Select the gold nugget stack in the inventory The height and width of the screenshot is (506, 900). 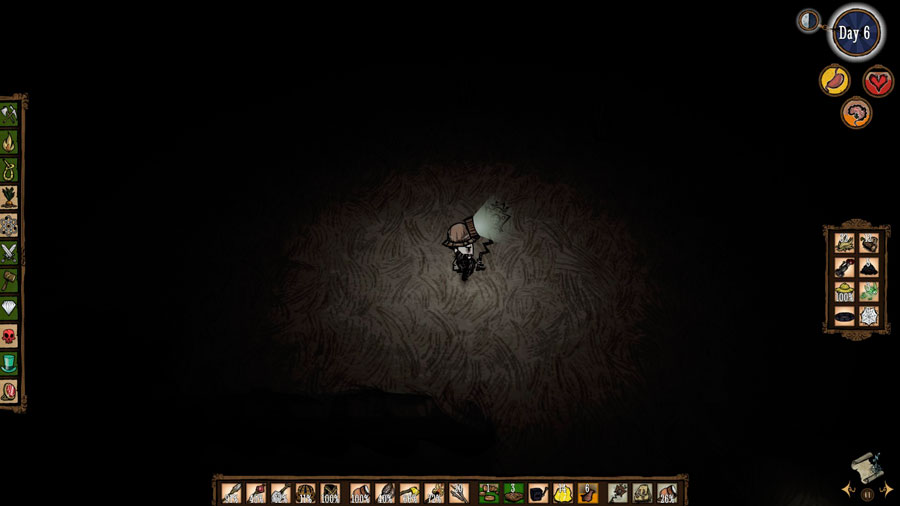[563, 493]
